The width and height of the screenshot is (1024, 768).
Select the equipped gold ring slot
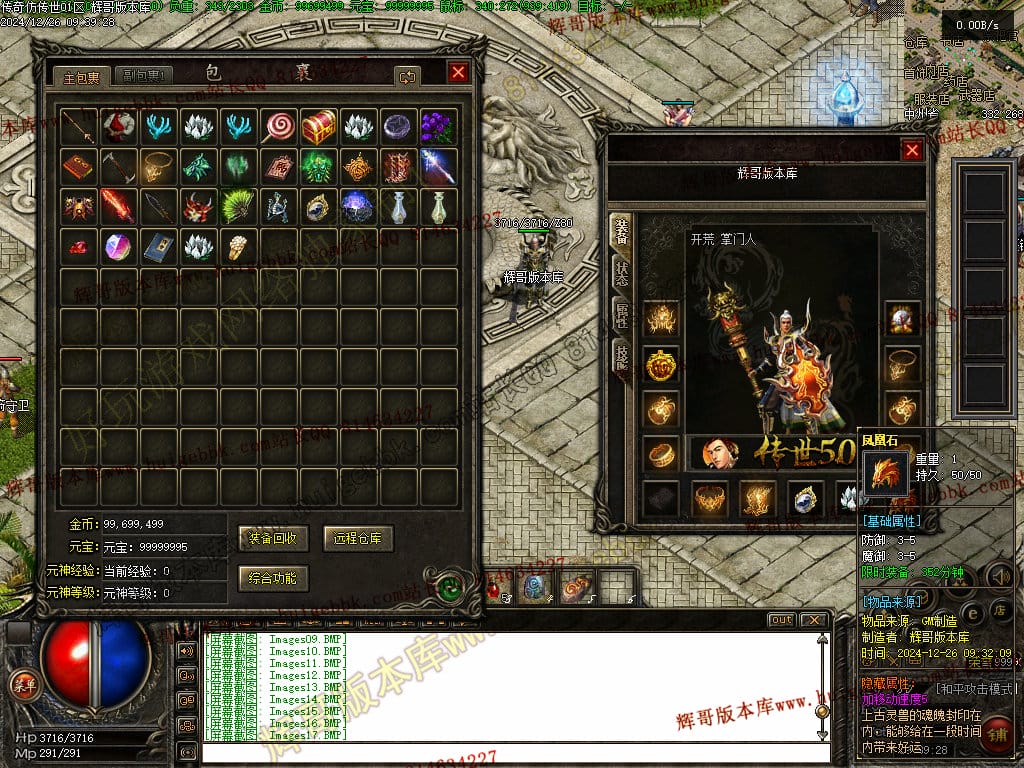click(x=660, y=453)
